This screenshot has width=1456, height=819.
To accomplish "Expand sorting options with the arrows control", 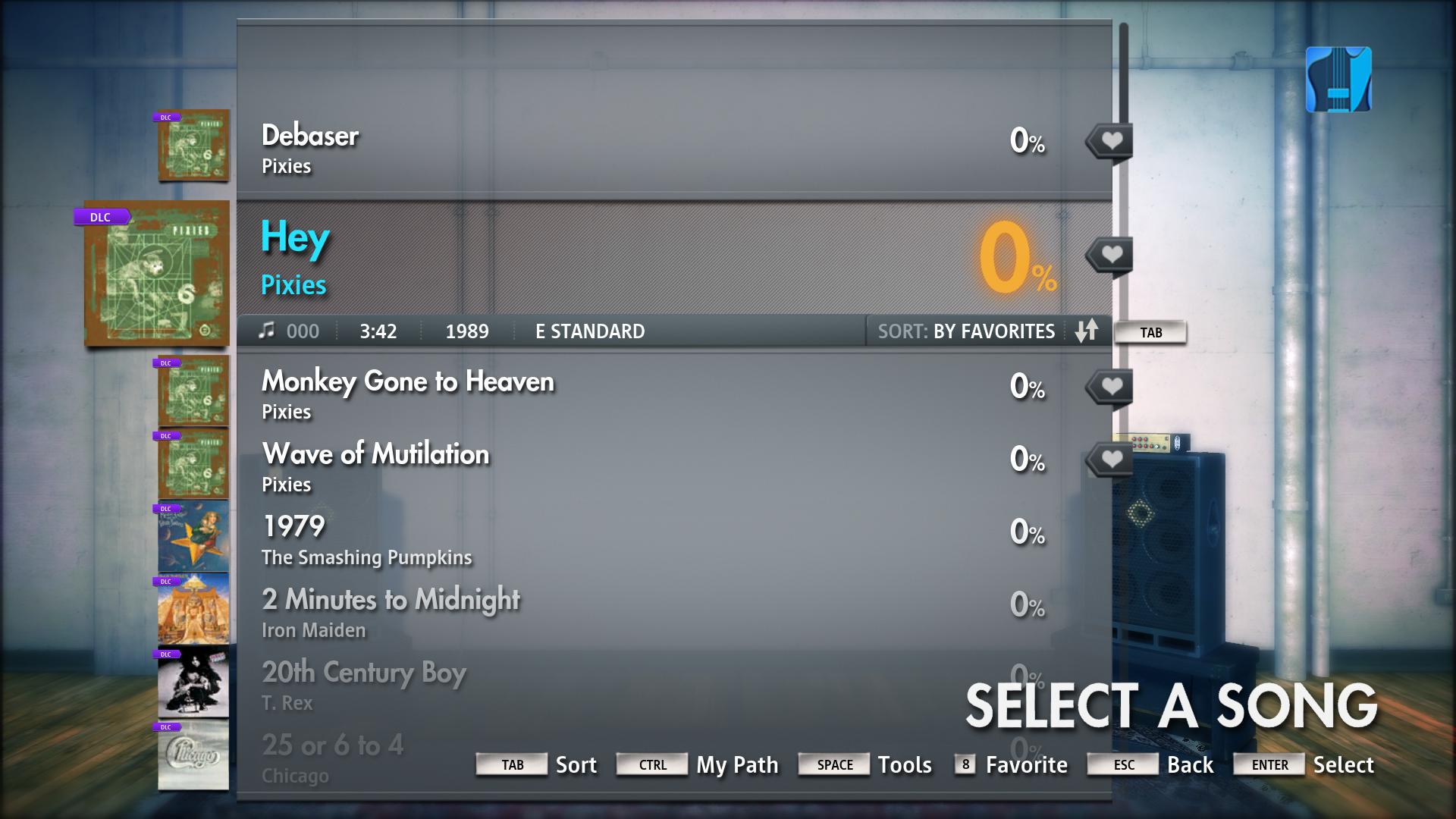I will (x=1086, y=331).
